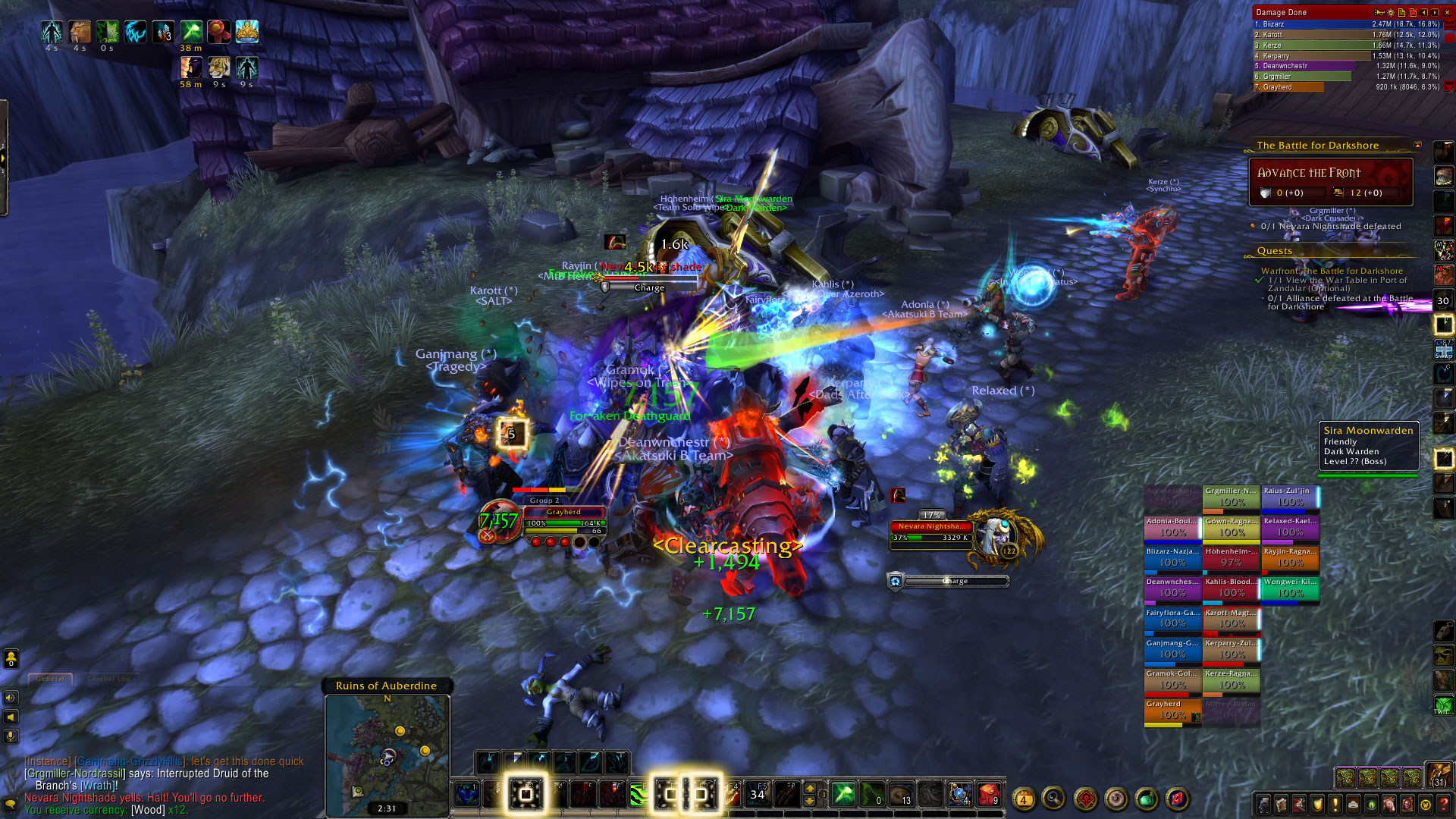Select Raius-Zul'jin raid frame
The image size is (1456, 819).
point(1290,497)
